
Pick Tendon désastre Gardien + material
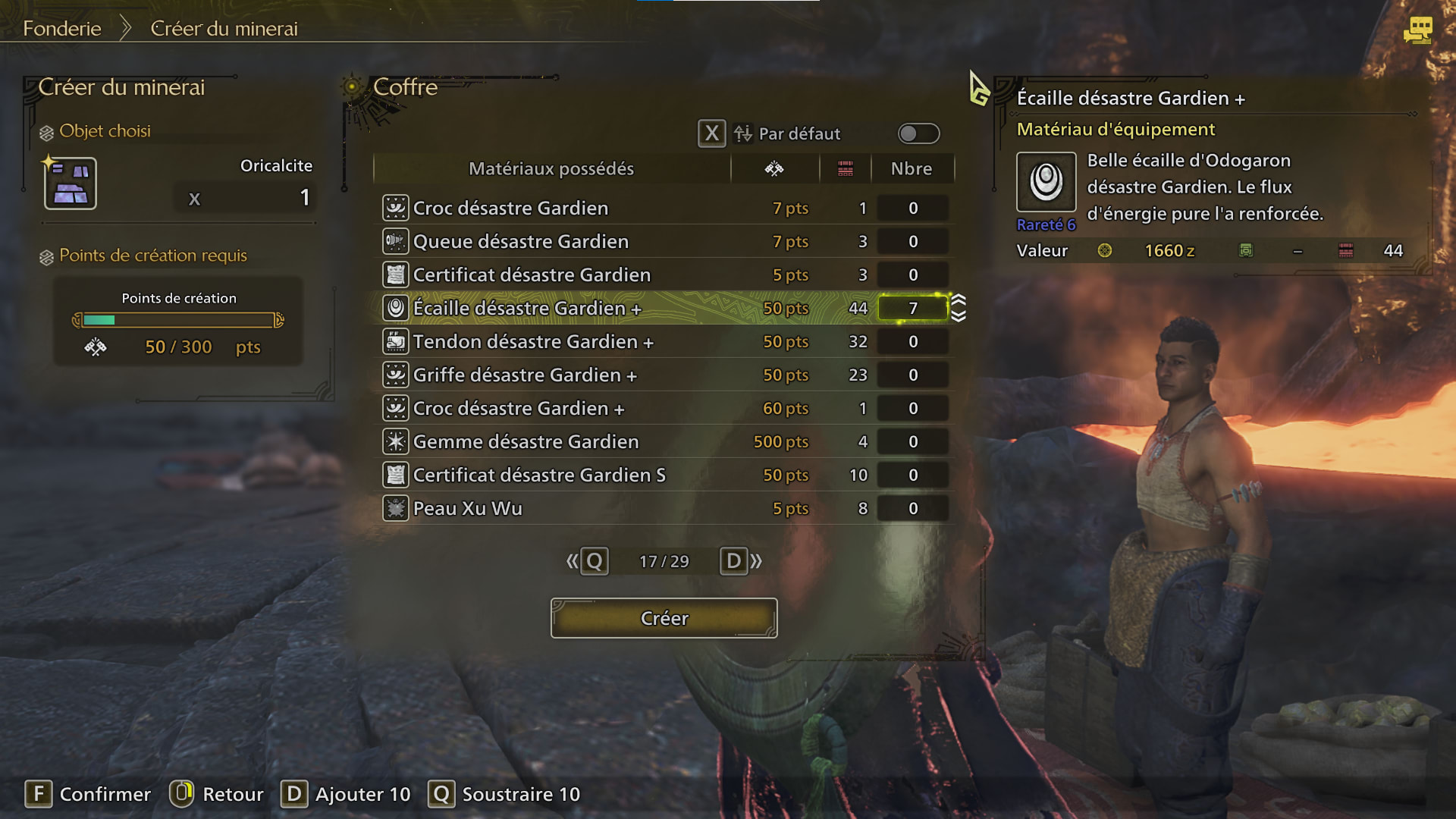pos(532,342)
